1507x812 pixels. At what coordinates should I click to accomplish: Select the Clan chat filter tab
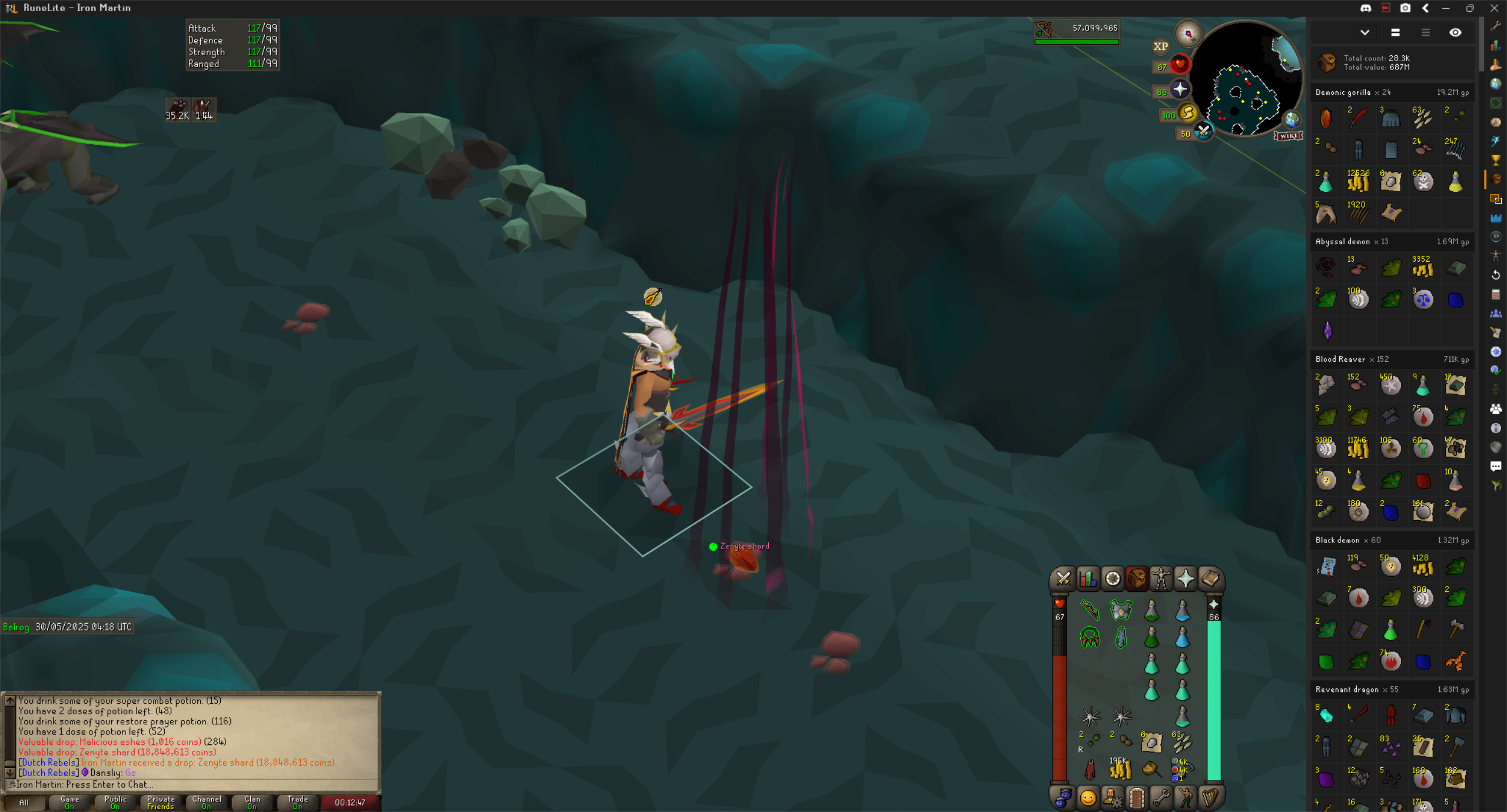[252, 802]
